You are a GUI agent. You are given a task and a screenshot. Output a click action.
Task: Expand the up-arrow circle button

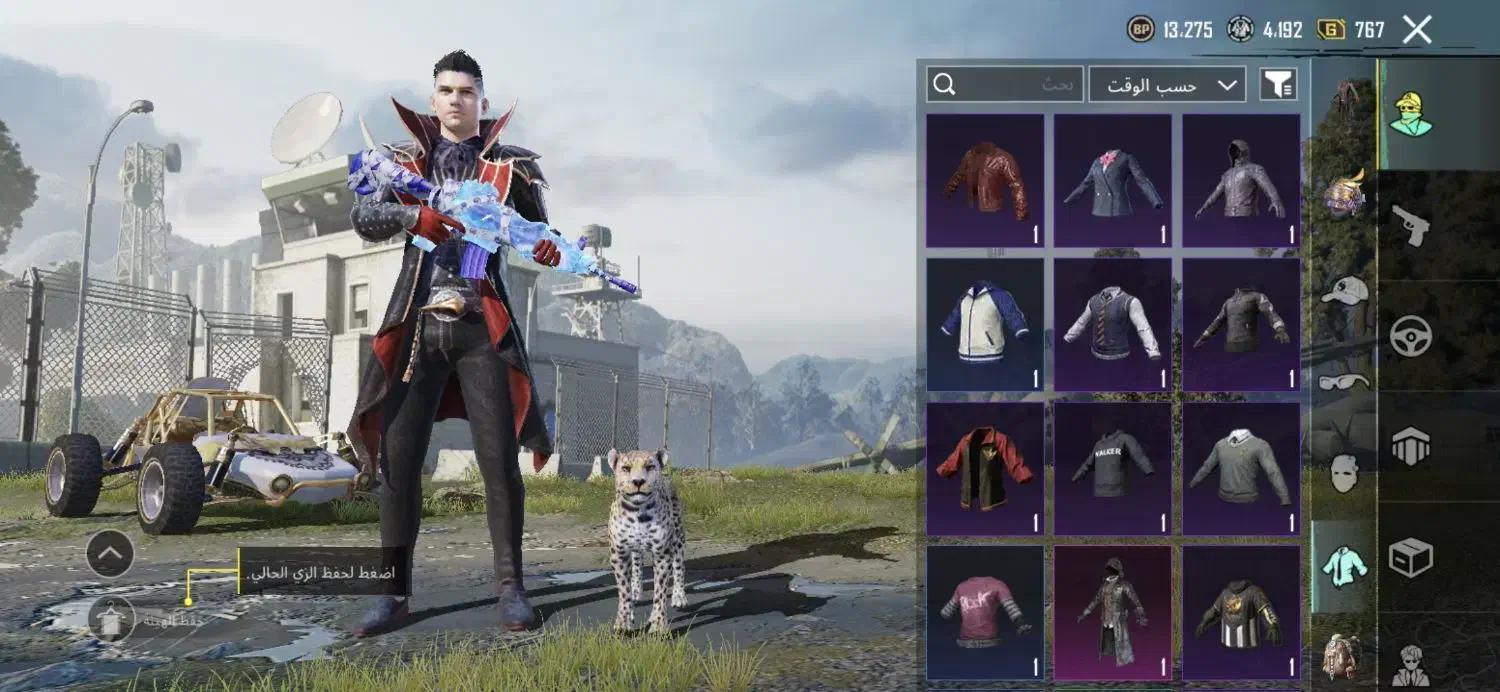[110, 553]
